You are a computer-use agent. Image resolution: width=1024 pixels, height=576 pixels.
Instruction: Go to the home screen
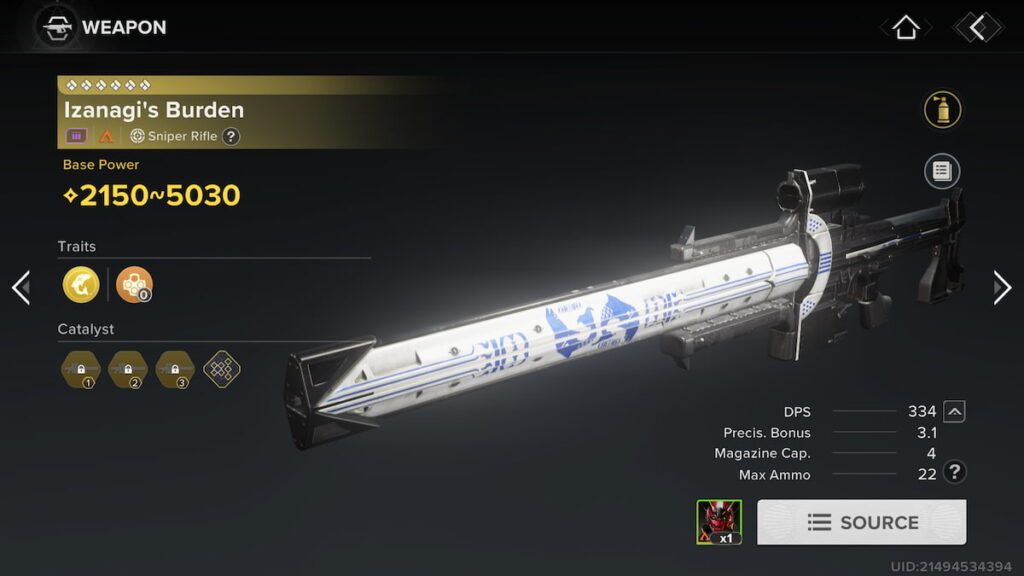click(x=905, y=27)
